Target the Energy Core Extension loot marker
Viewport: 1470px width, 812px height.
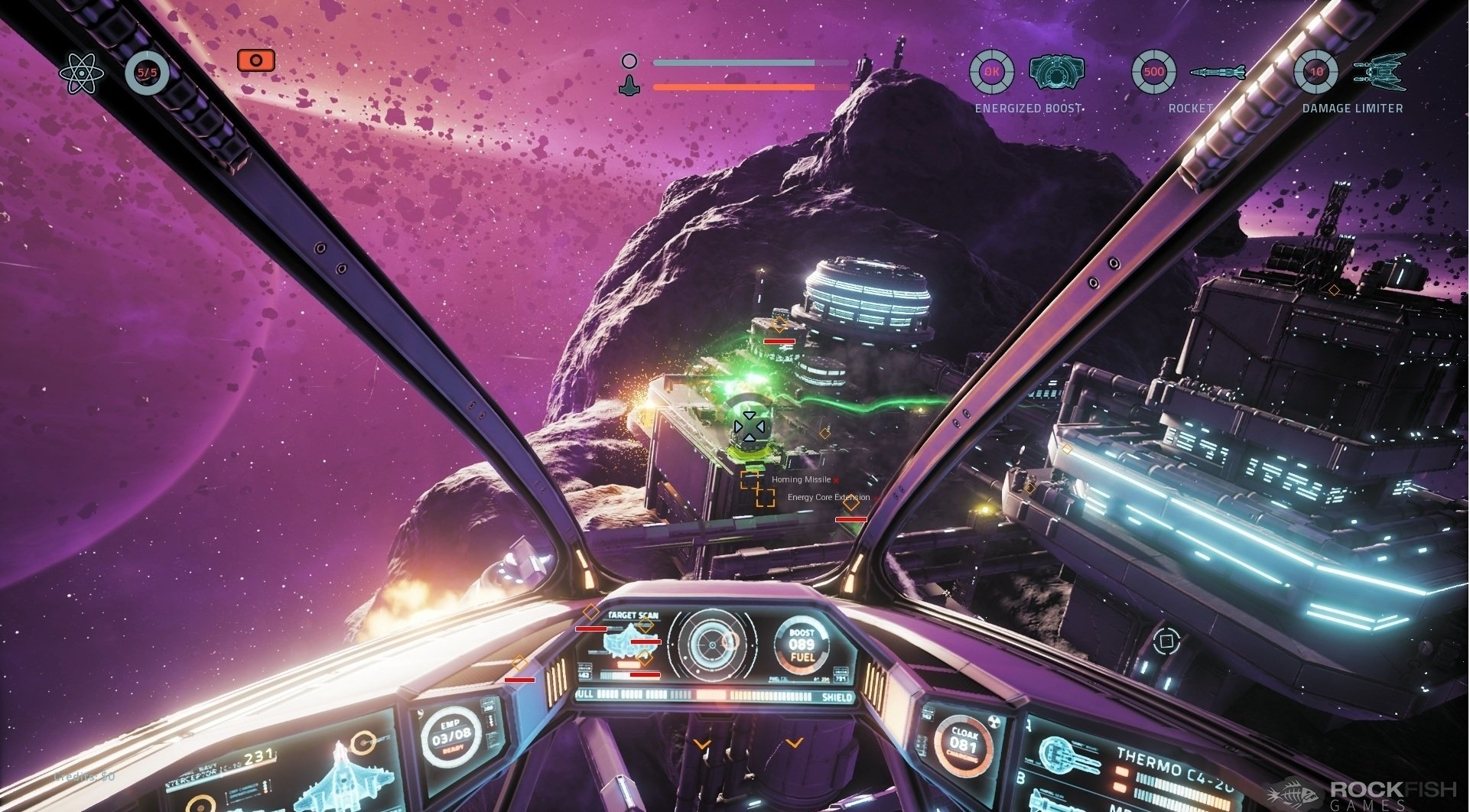pyautogui.click(x=765, y=498)
